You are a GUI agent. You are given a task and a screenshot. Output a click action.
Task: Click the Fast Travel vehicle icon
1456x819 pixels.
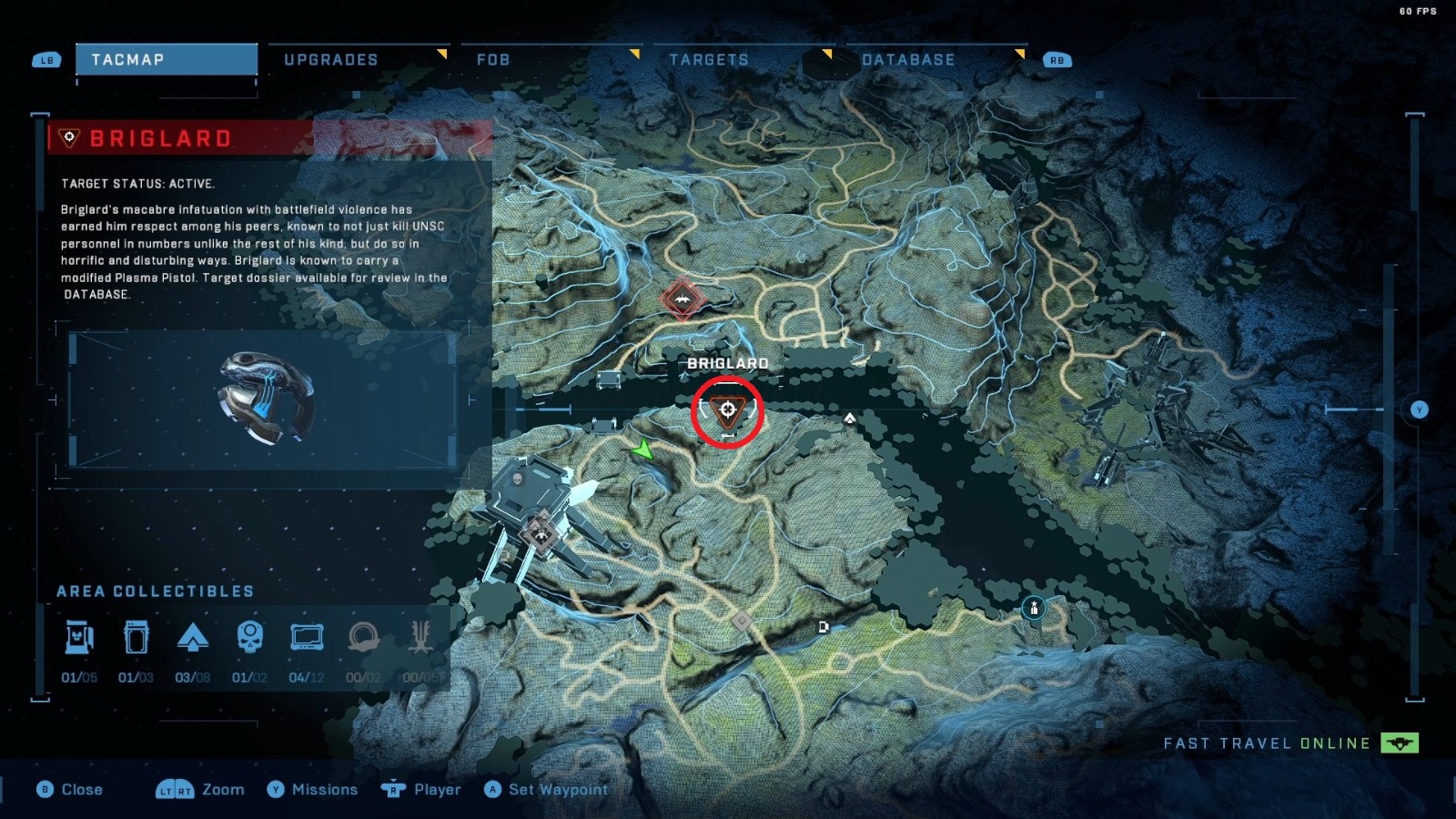point(1402,743)
